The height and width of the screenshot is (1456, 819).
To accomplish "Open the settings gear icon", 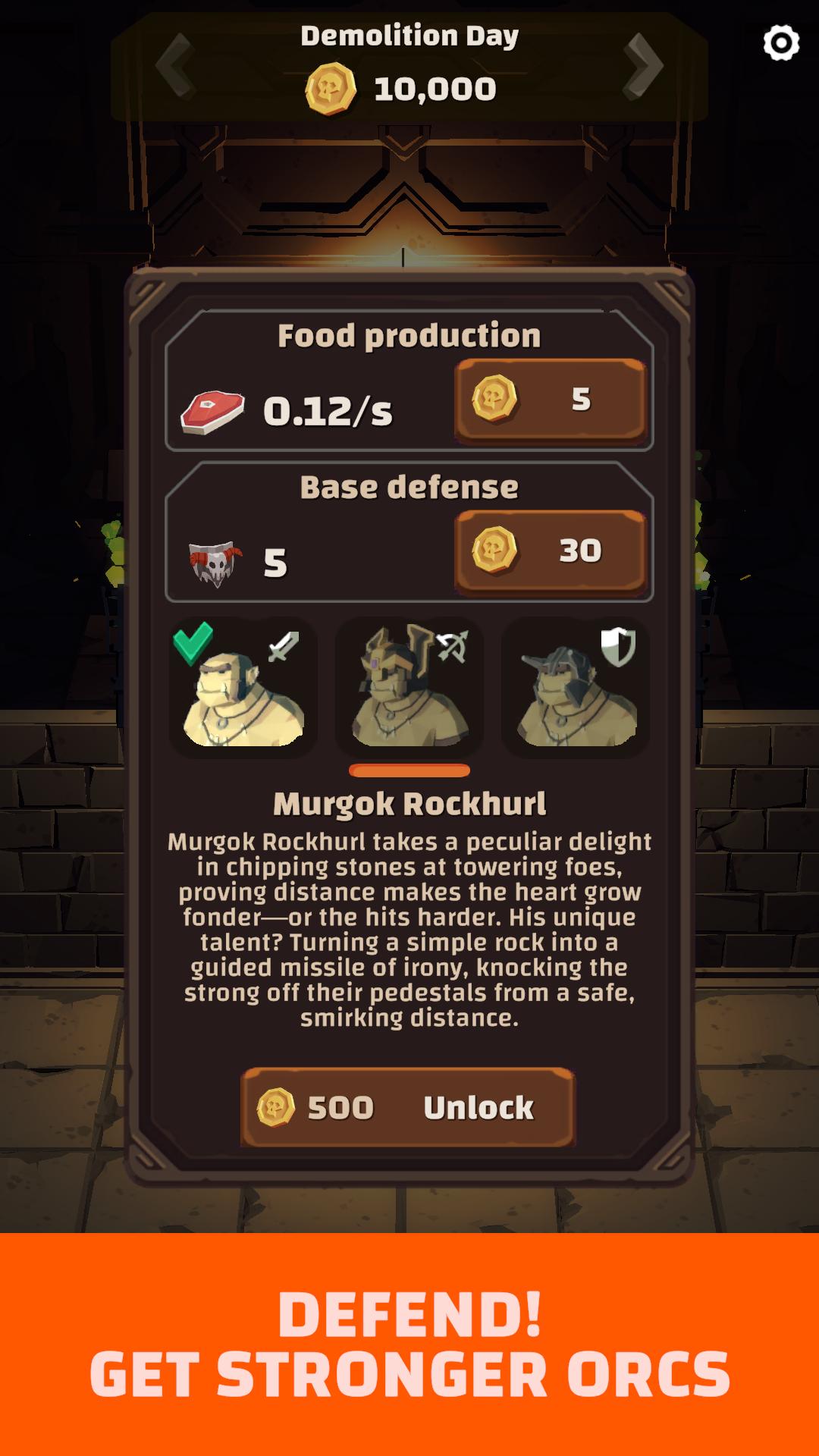I will (x=781, y=43).
